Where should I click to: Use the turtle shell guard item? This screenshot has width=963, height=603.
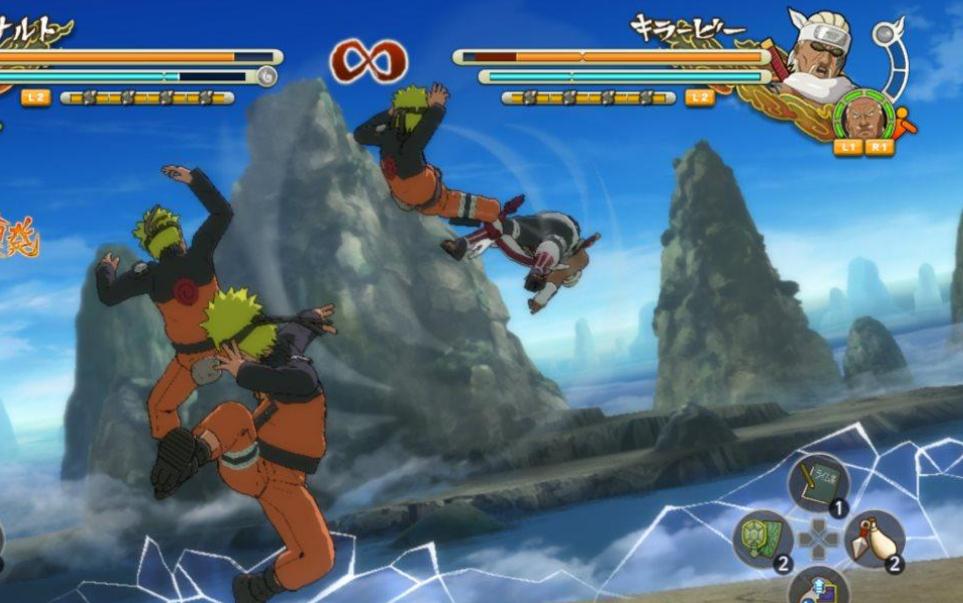click(x=763, y=538)
